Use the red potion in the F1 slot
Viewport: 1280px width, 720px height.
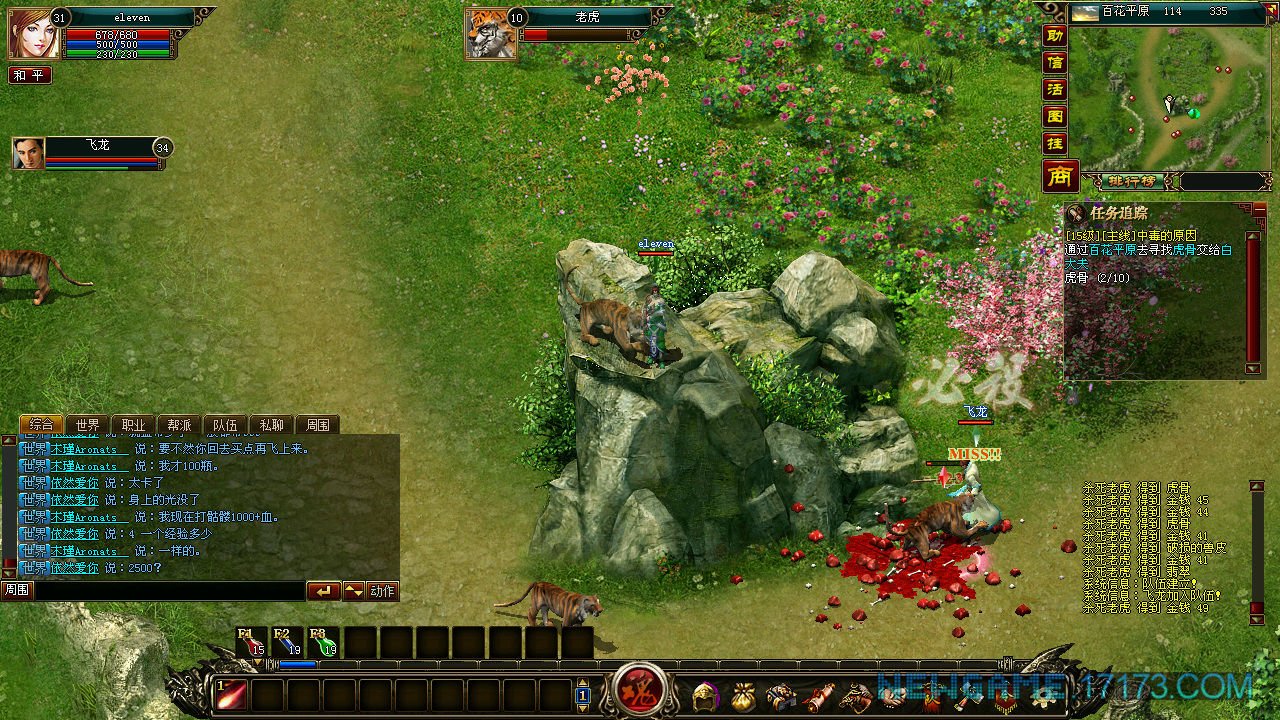click(250, 642)
